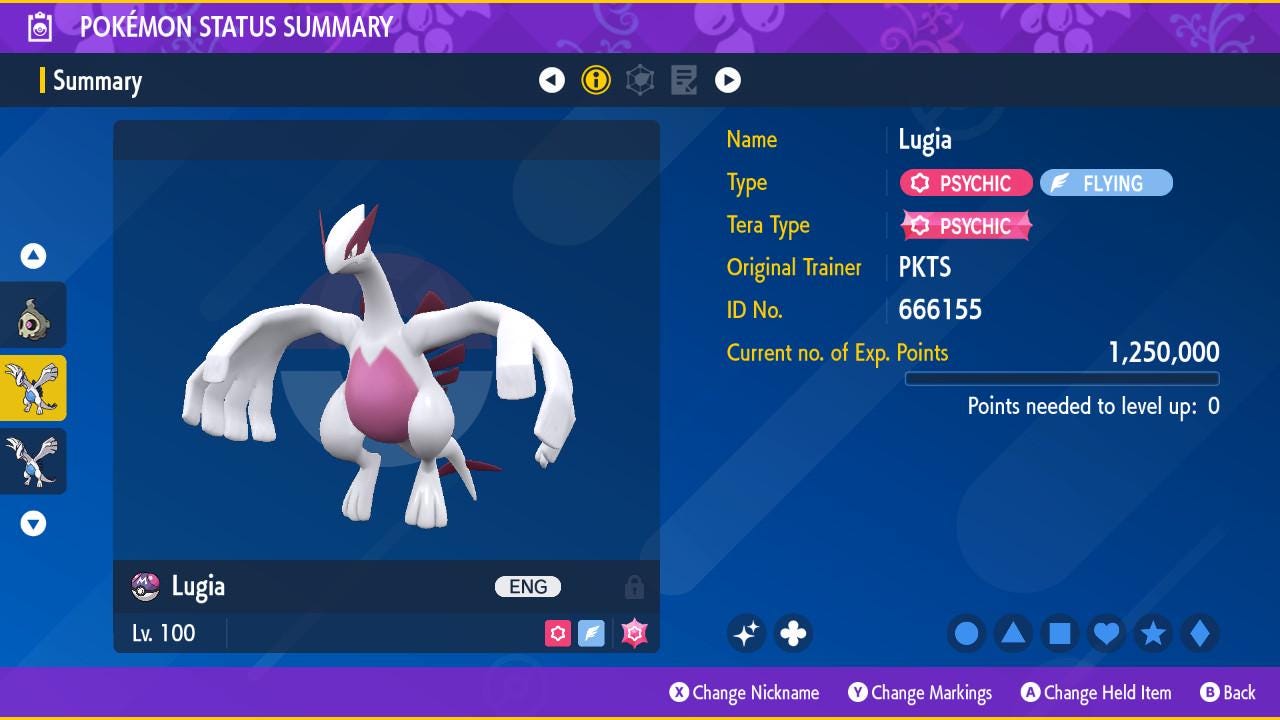This screenshot has height=720, width=1280.
Task: Toggle the triangle marking
Action: pos(1013,633)
